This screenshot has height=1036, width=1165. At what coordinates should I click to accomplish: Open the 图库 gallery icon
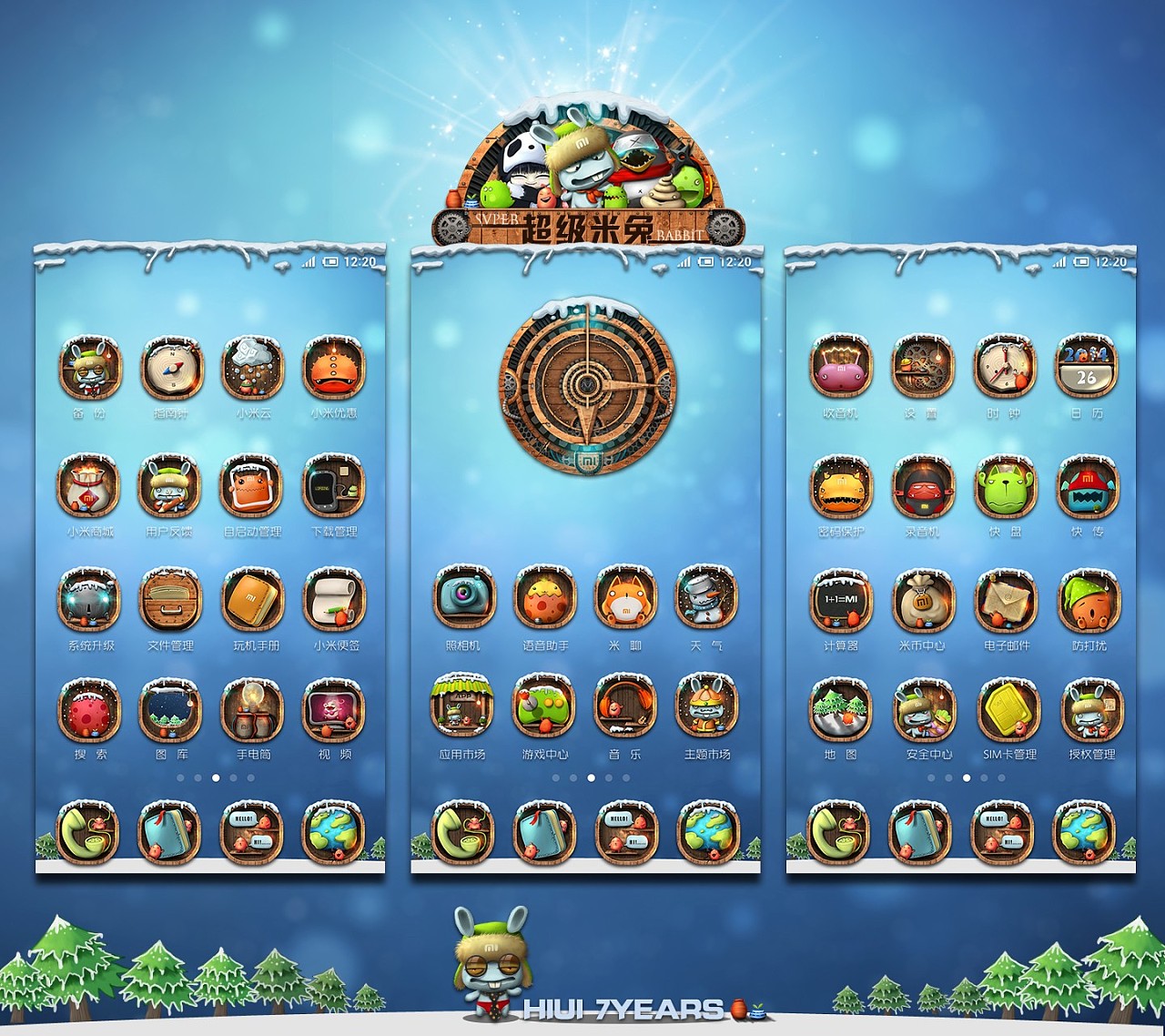170,708
